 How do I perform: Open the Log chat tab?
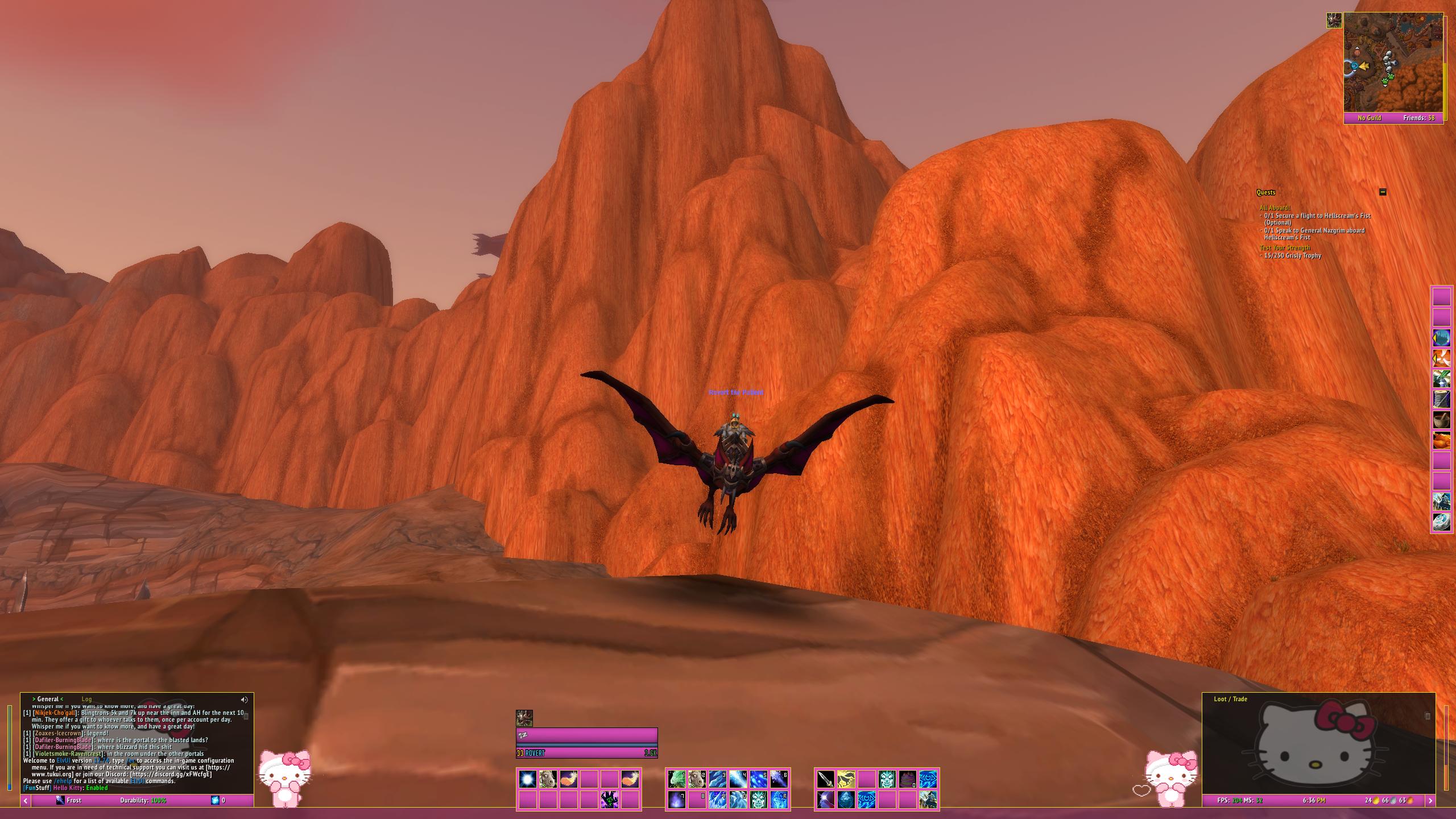[86, 699]
